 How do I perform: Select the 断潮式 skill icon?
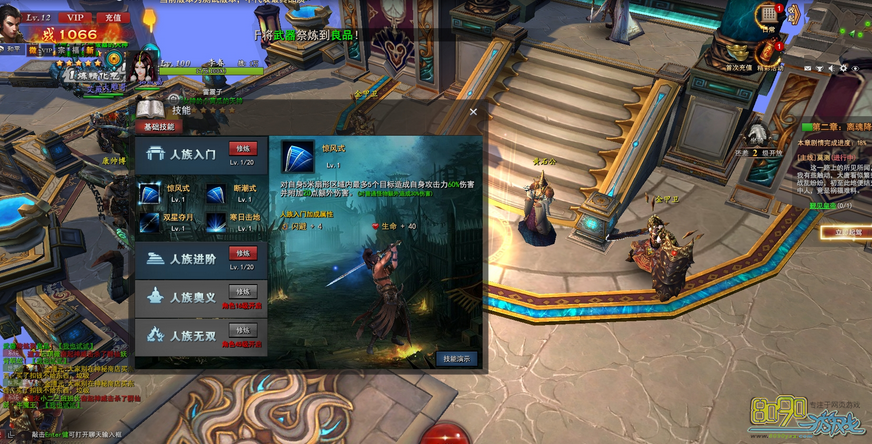pyautogui.click(x=215, y=192)
